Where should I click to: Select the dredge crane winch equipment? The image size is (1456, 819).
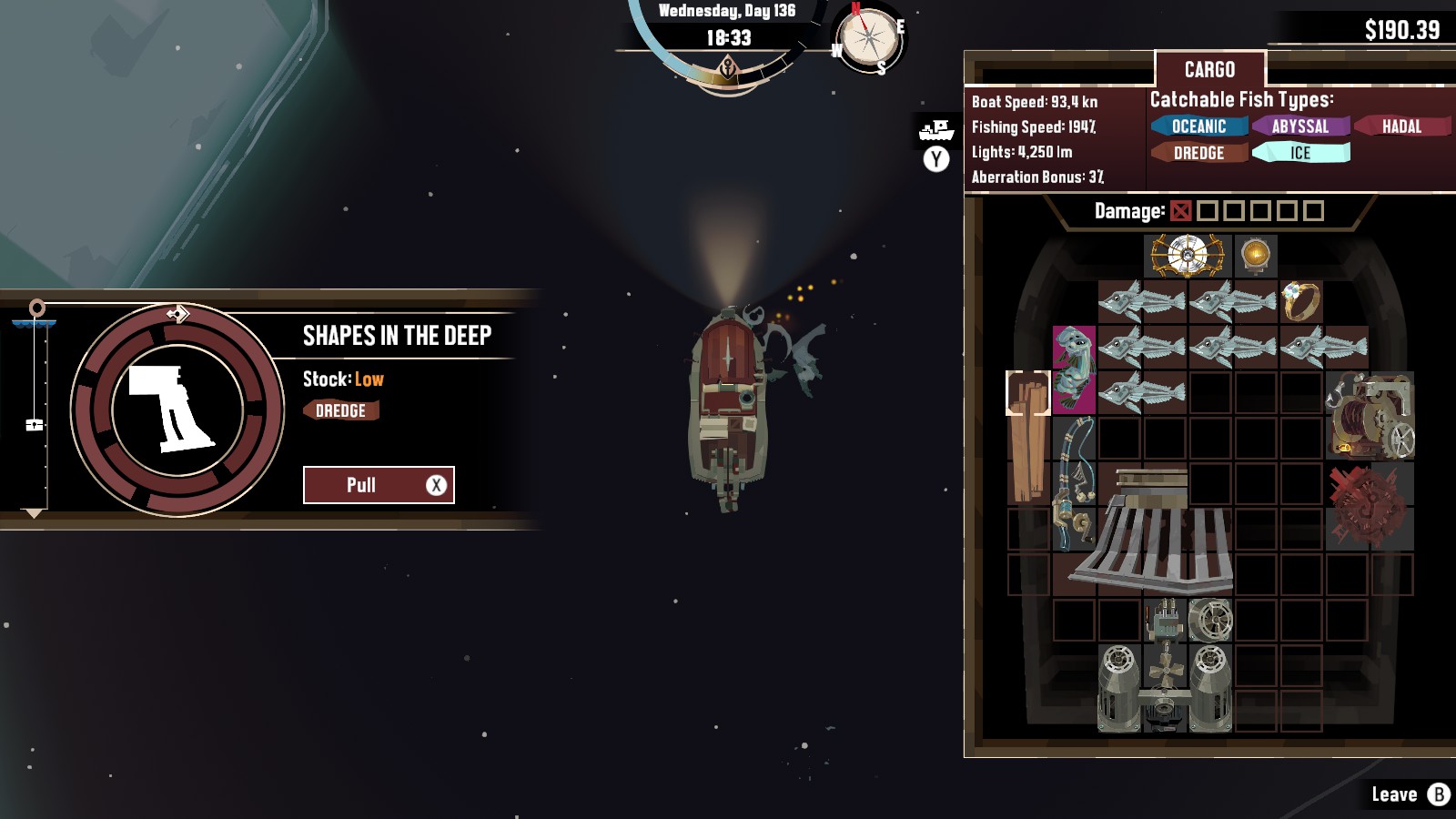coord(1370,415)
